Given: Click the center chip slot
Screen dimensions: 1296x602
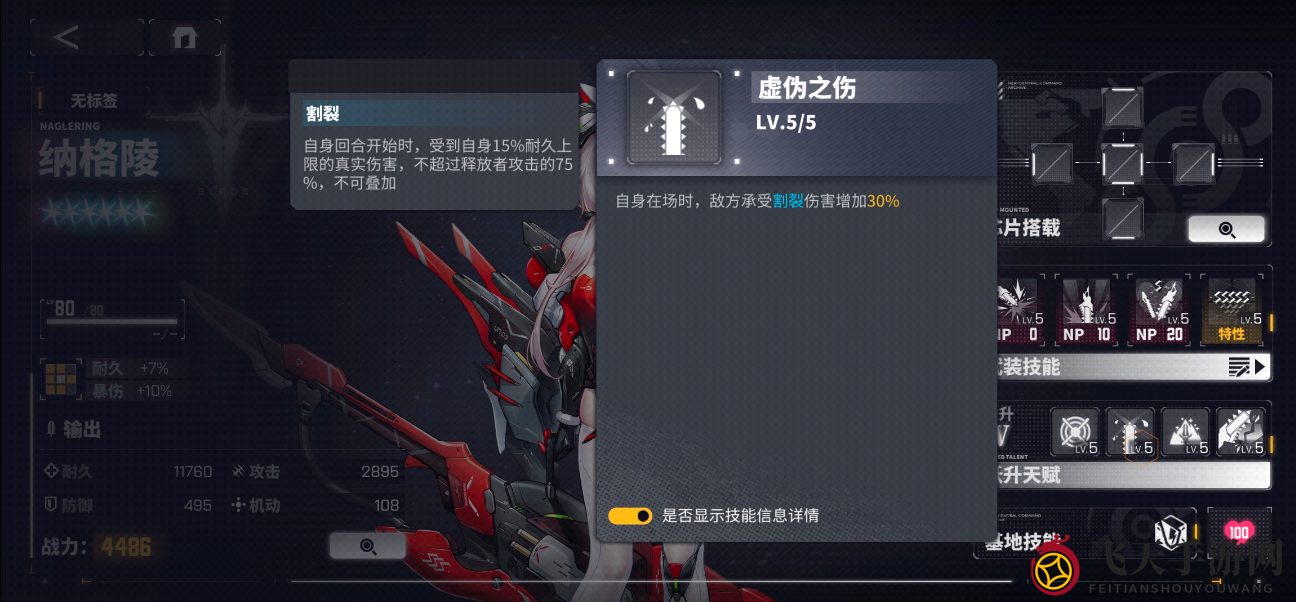Looking at the screenshot, I should coord(1122,163).
